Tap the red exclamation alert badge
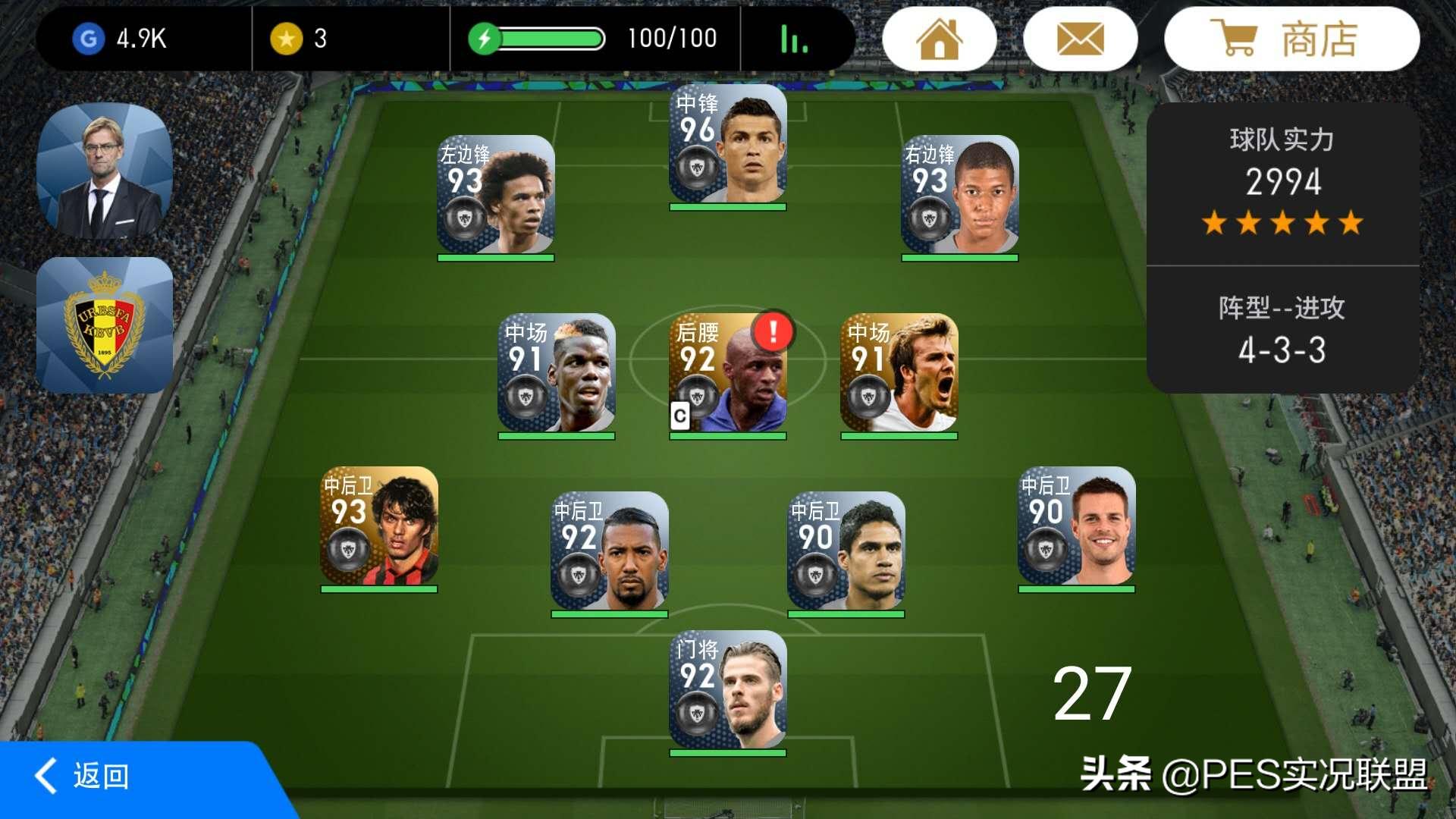This screenshot has width=1456, height=819. [773, 331]
